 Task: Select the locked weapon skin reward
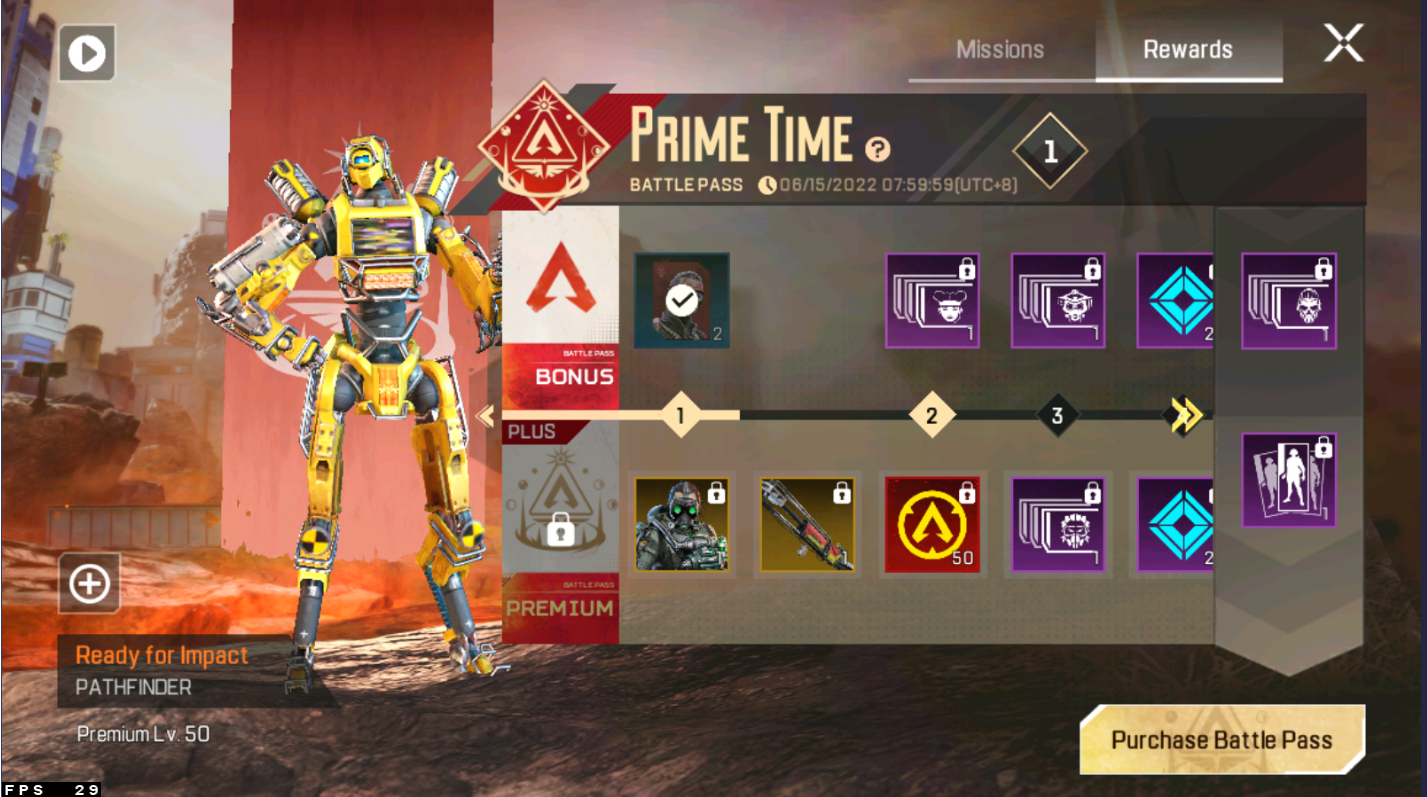click(x=806, y=523)
